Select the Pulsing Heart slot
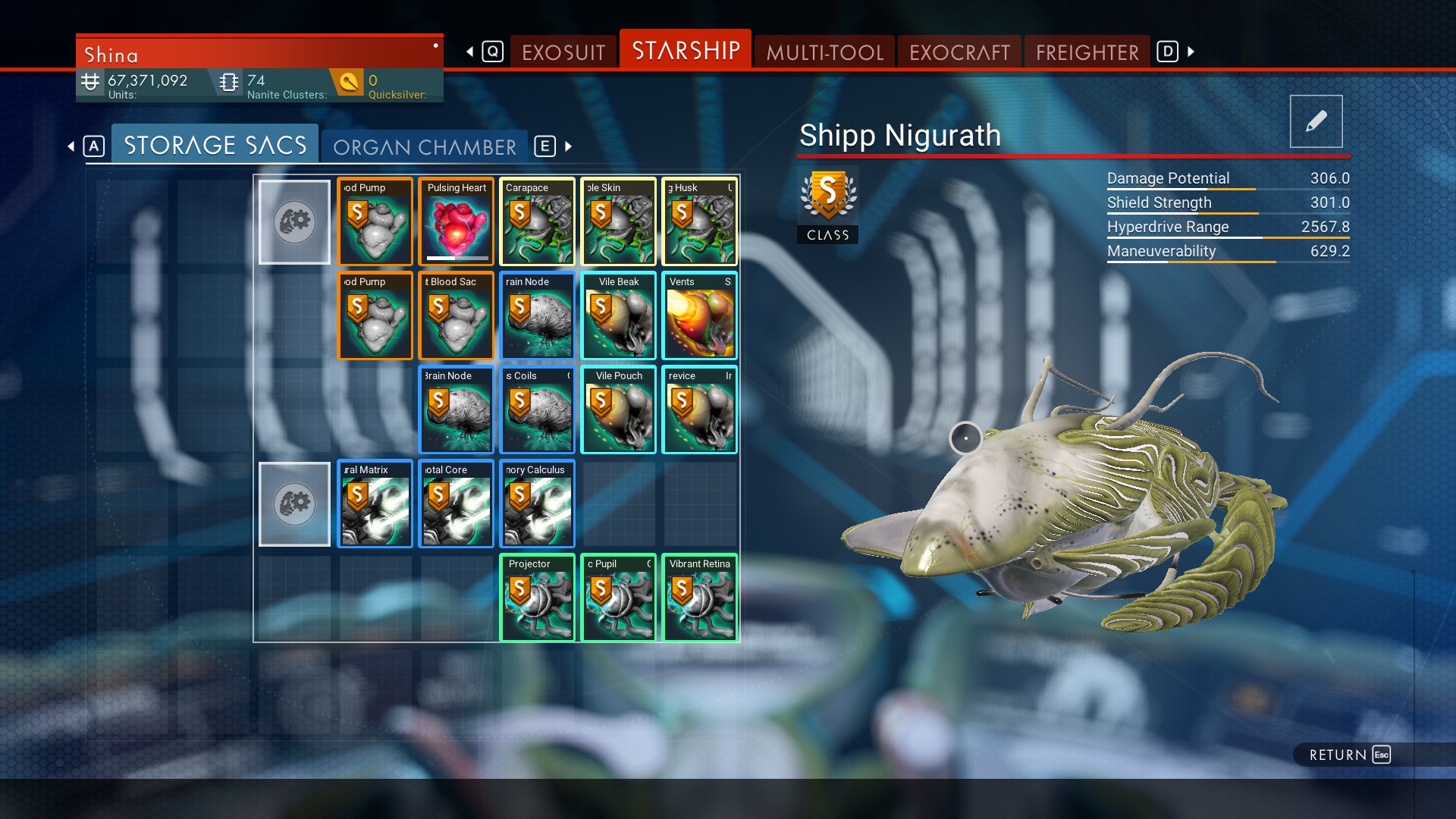The image size is (1456, 819). tap(457, 221)
